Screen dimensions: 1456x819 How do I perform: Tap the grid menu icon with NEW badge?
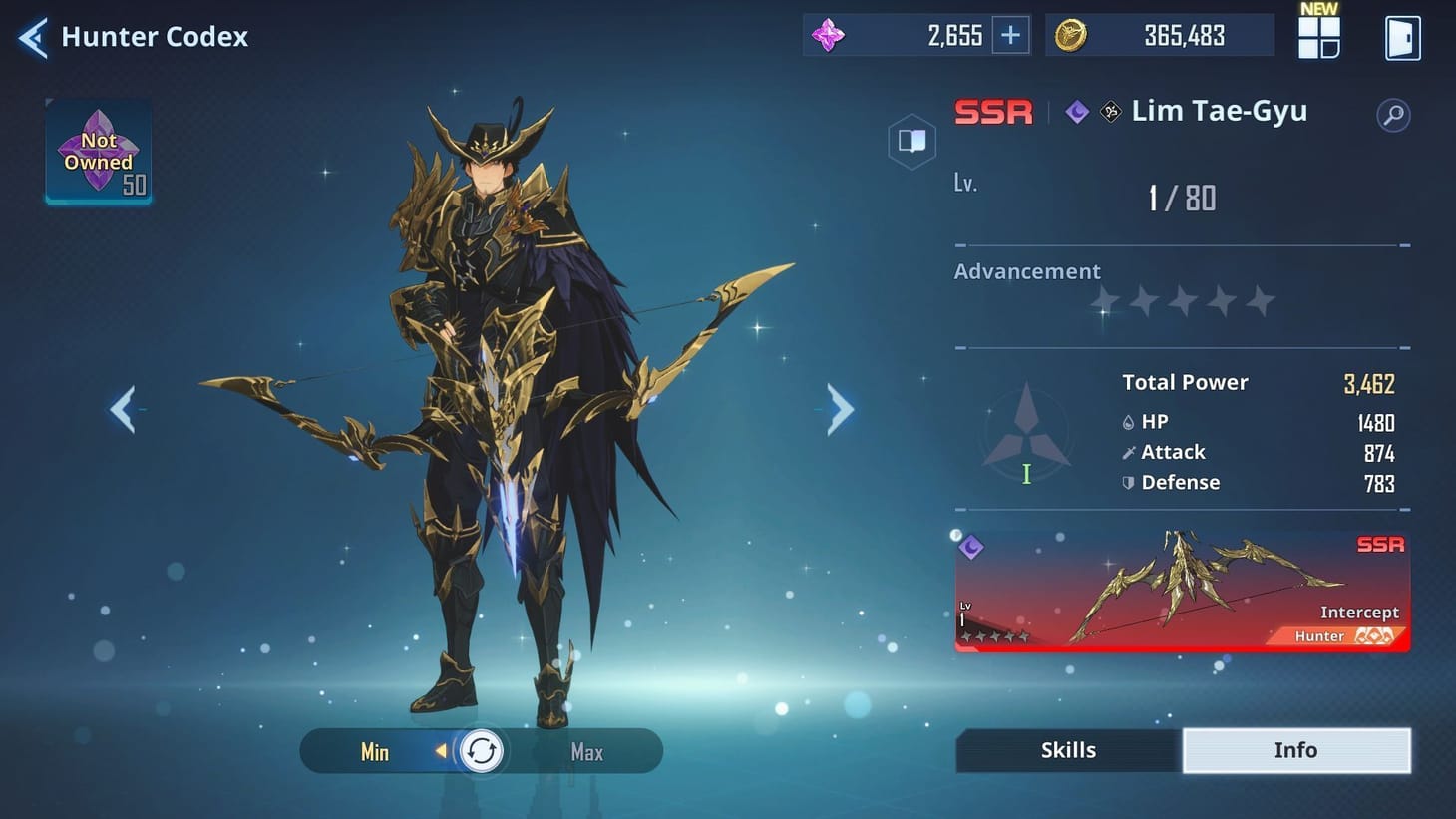point(1318,37)
